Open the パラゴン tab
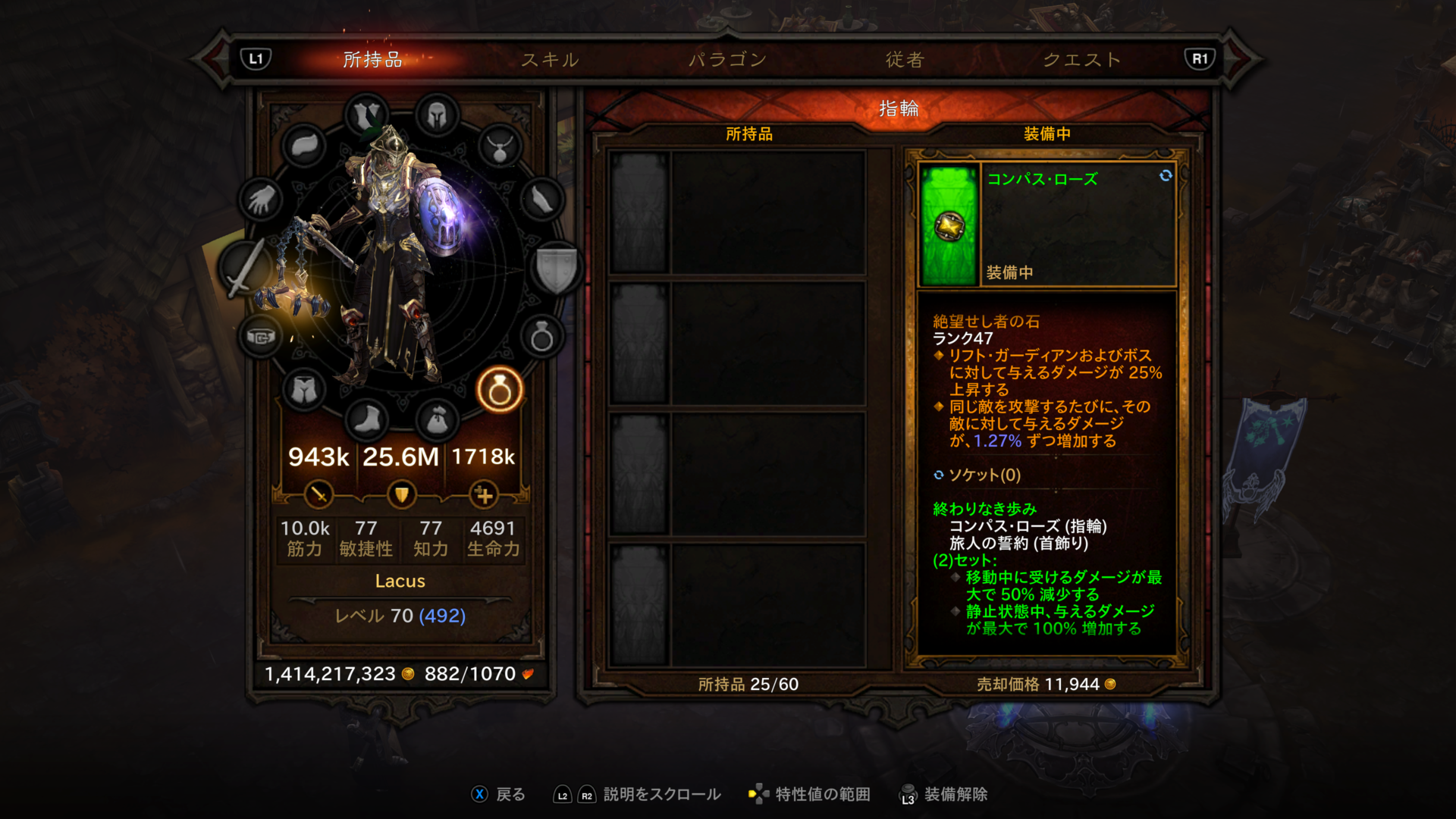The width and height of the screenshot is (1456, 819). [x=727, y=59]
